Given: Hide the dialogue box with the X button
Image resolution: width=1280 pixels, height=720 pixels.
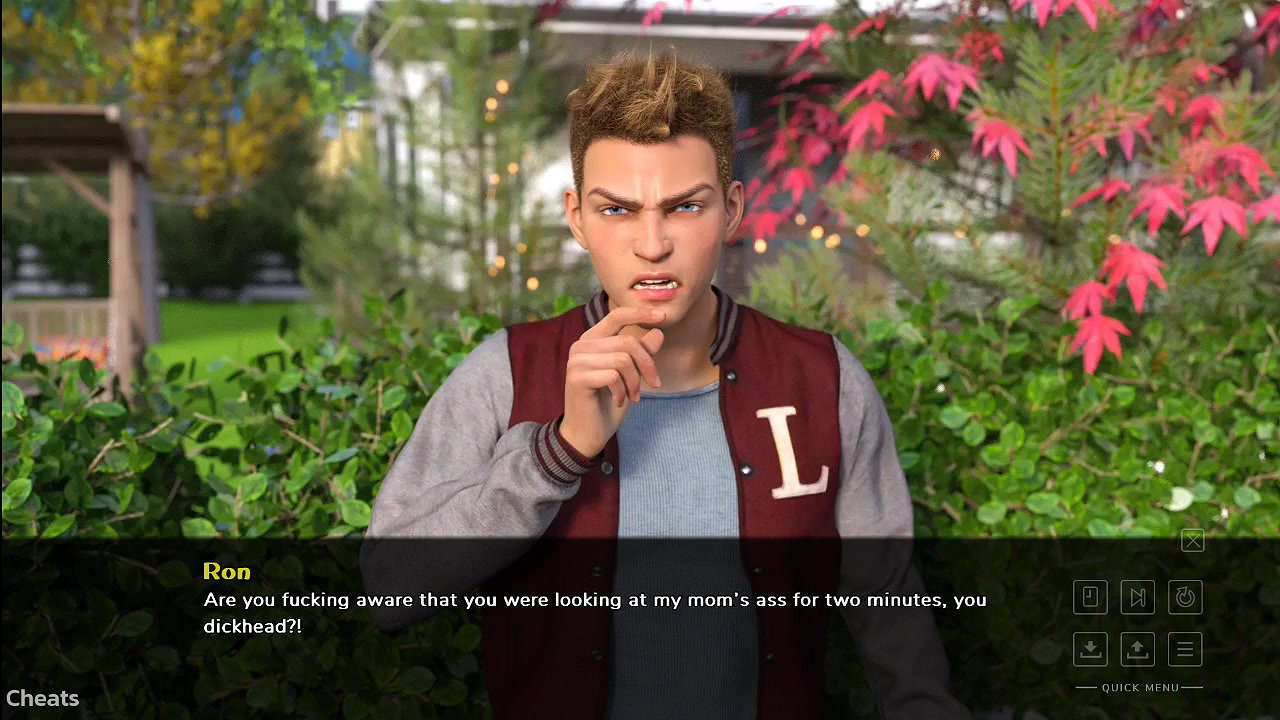Looking at the screenshot, I should coord(1192,541).
